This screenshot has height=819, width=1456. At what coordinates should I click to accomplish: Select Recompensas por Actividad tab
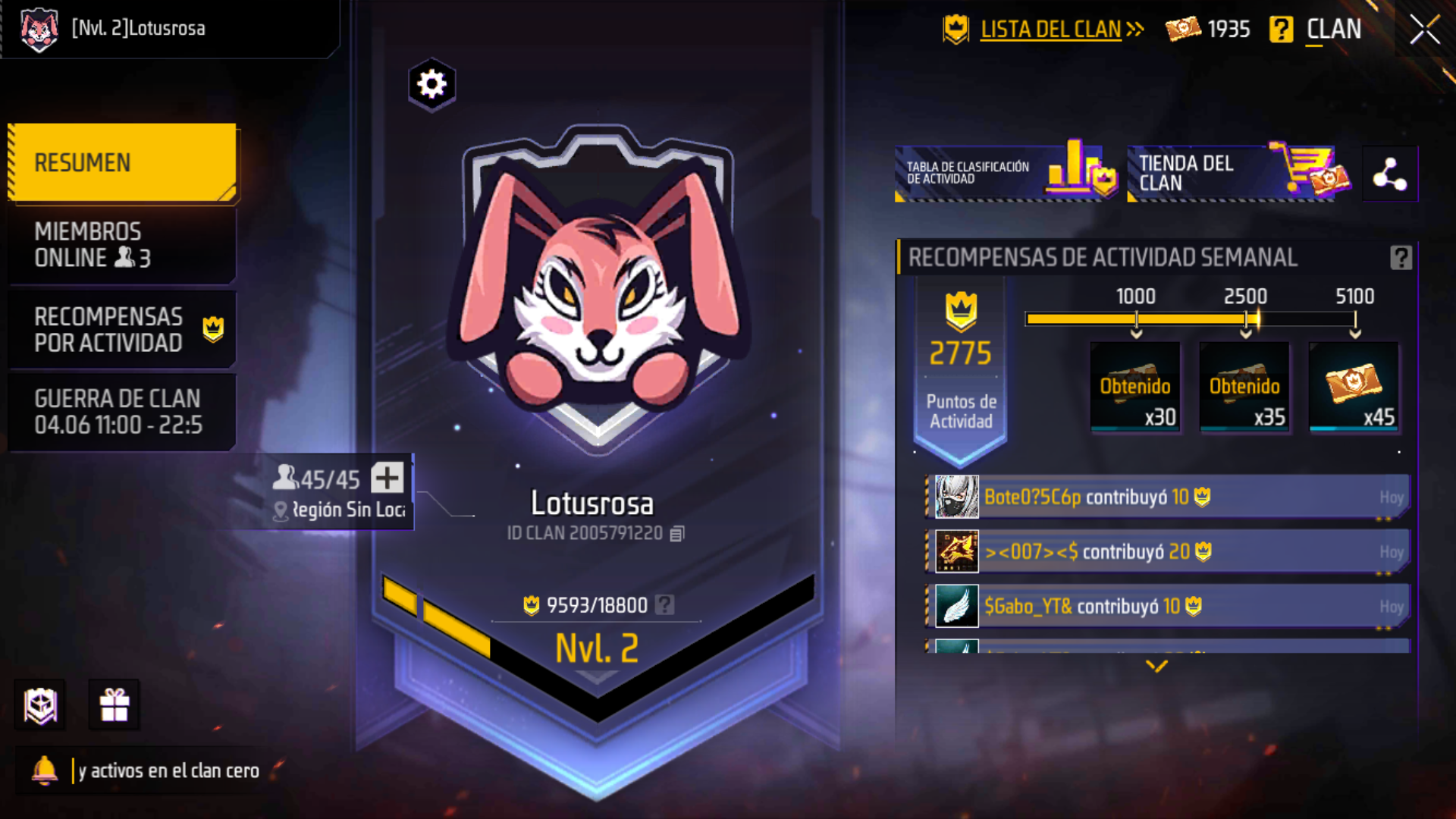pos(121,329)
